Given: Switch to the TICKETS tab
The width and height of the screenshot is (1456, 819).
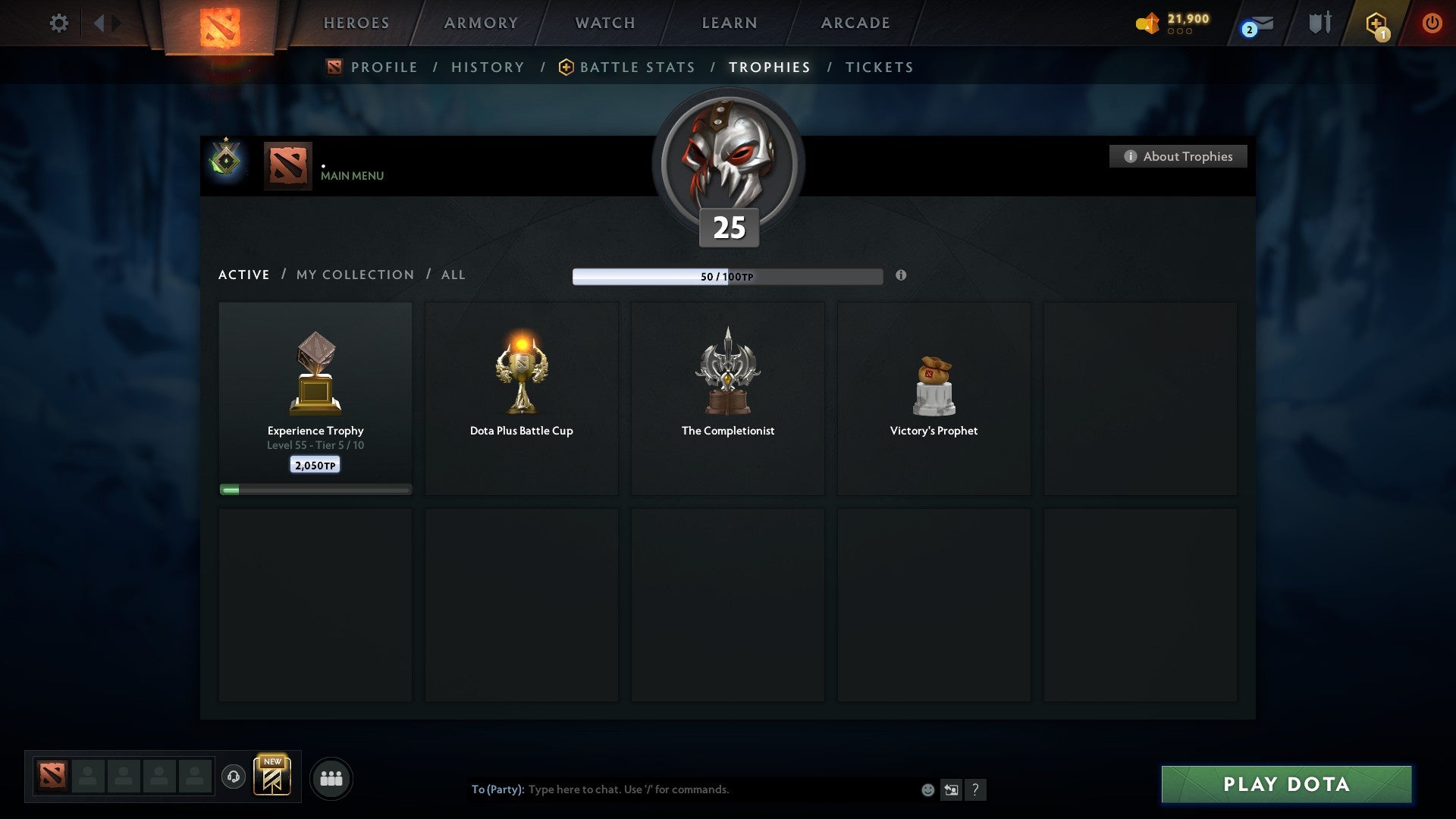Looking at the screenshot, I should tap(878, 67).
